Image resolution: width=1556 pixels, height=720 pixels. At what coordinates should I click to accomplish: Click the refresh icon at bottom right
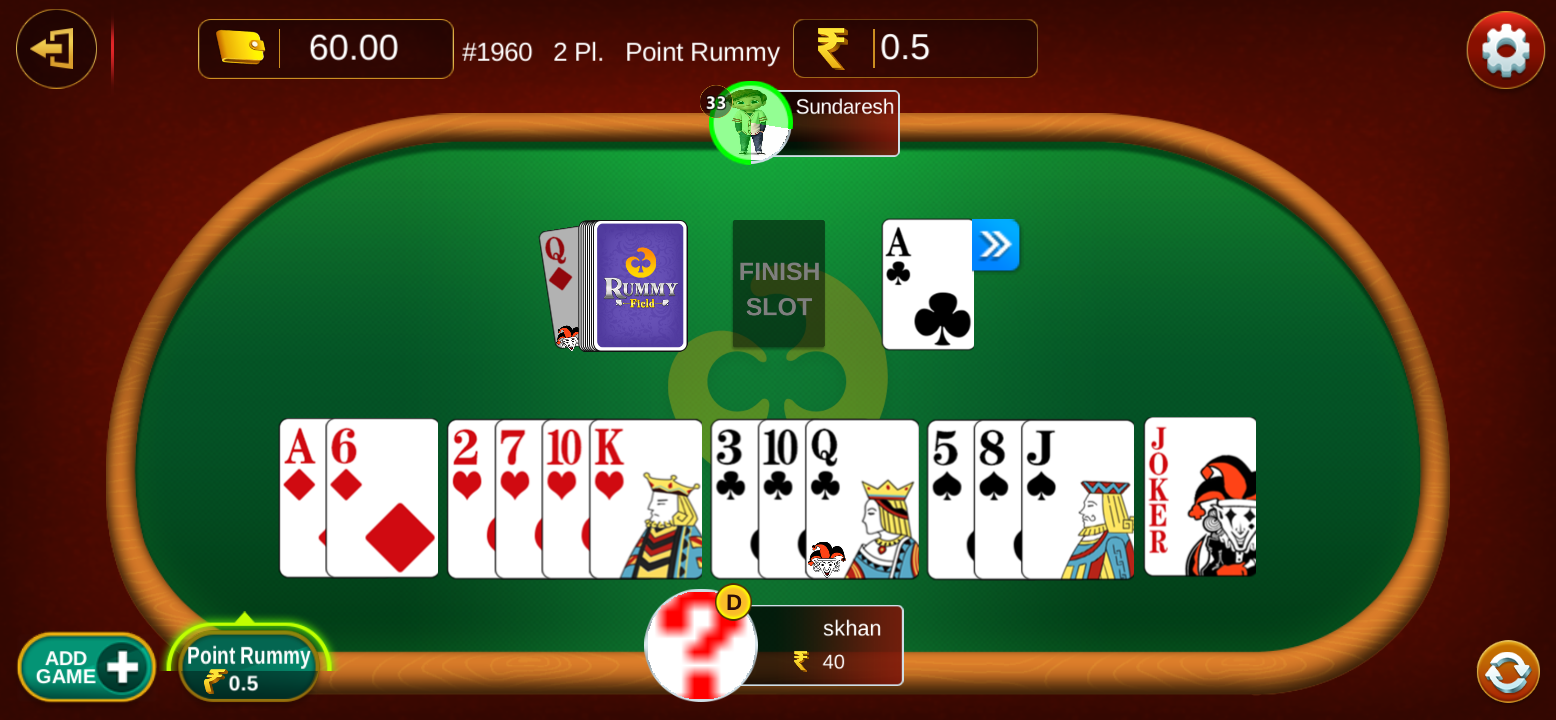[1506, 670]
